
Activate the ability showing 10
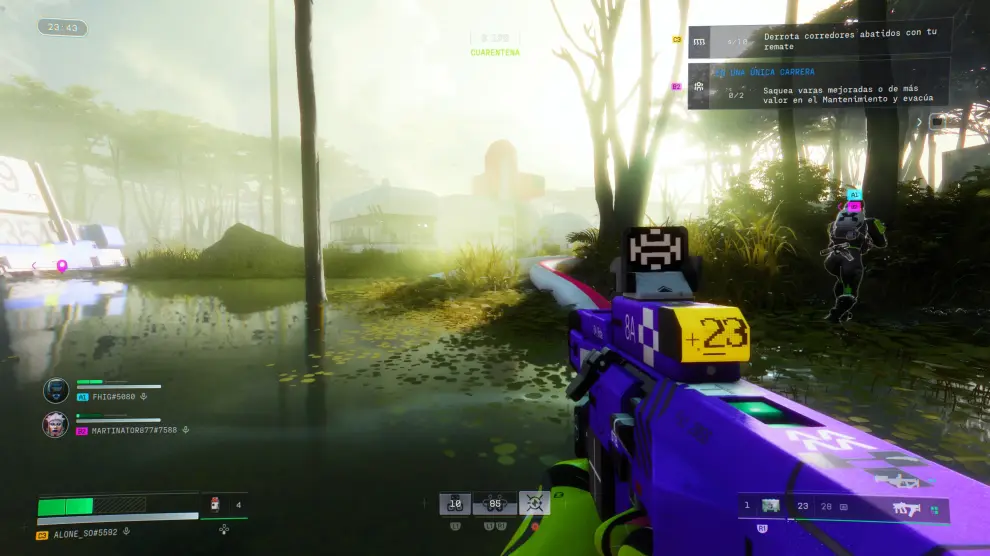(x=456, y=504)
